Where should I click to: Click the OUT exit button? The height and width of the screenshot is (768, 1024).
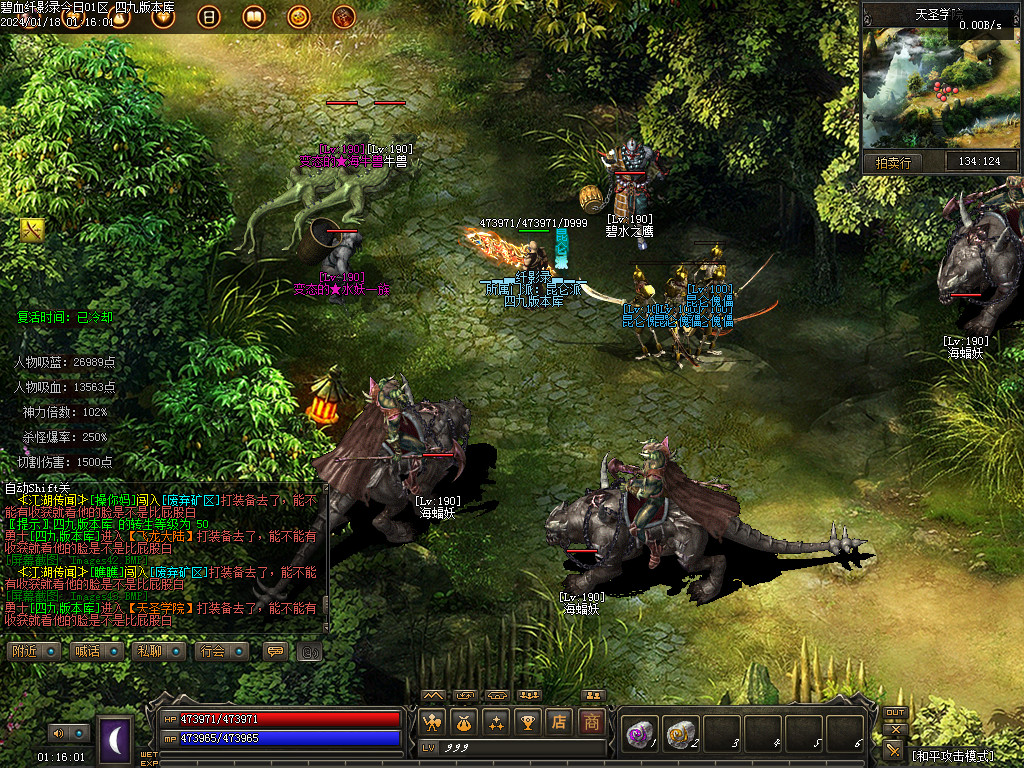pos(895,713)
